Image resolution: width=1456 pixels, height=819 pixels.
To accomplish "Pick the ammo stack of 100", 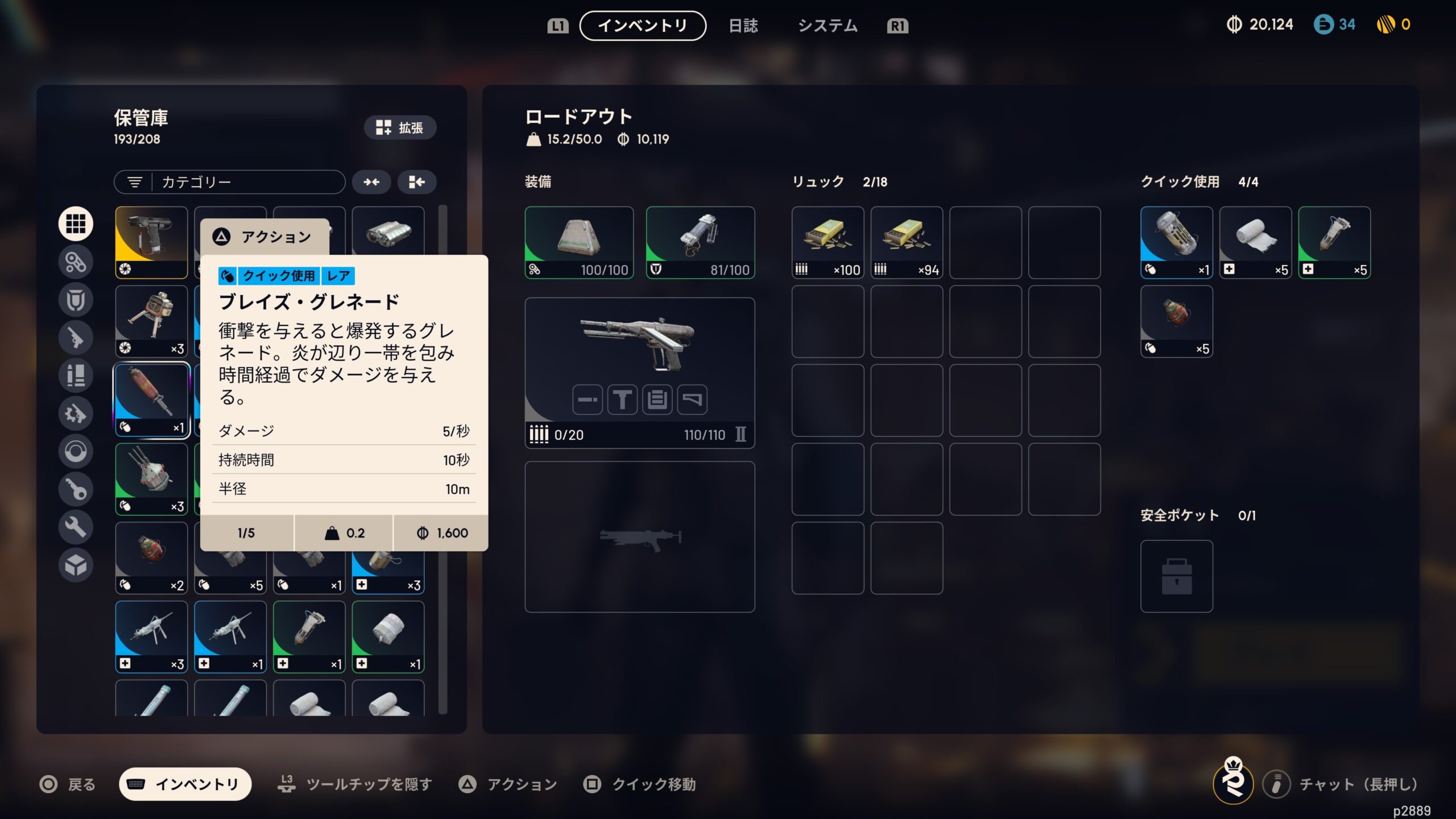I will tap(828, 242).
